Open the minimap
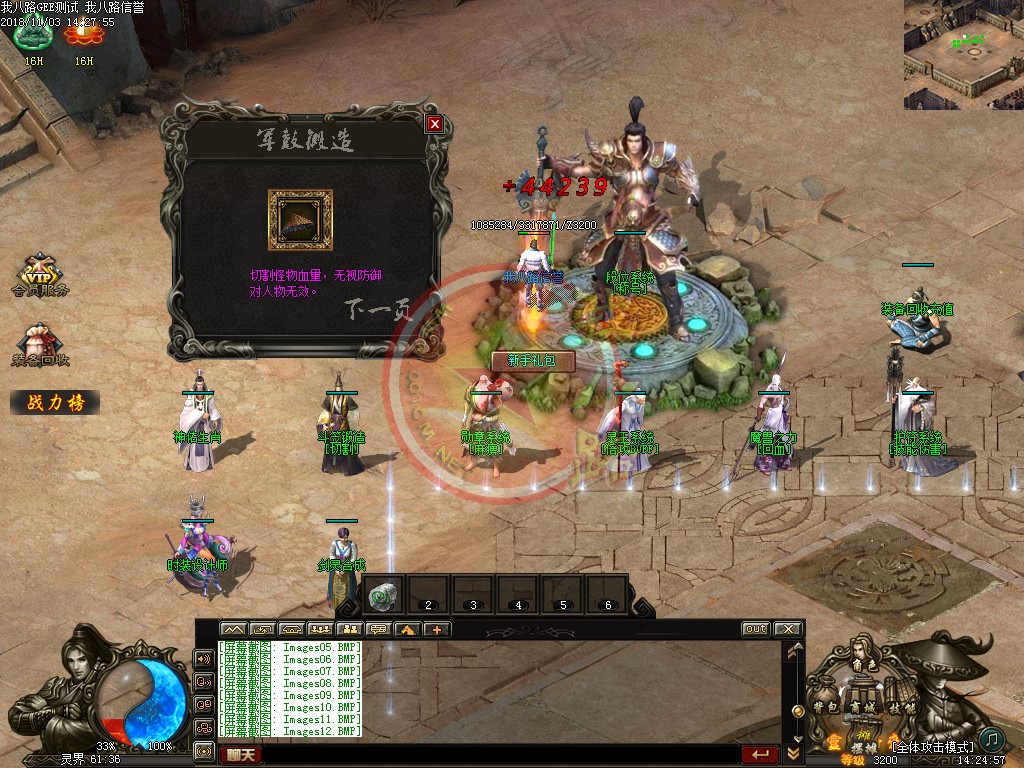This screenshot has width=1024, height=768. (x=963, y=54)
